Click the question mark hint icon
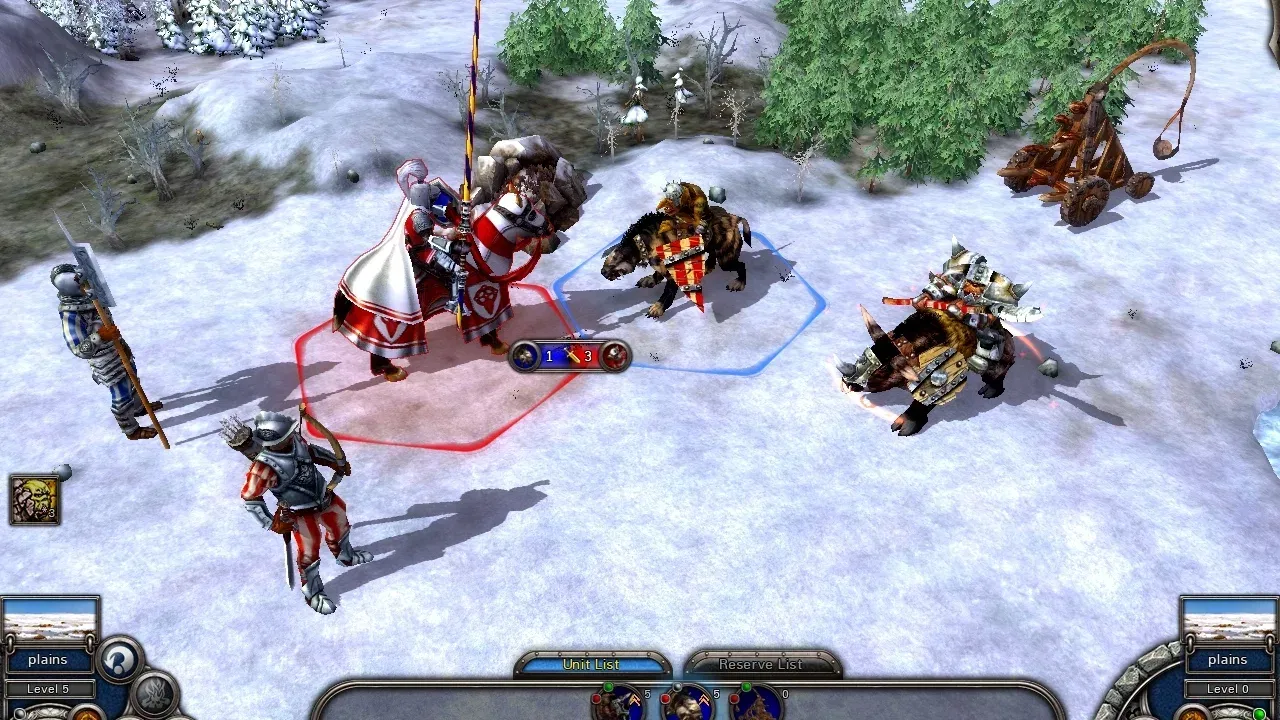This screenshot has width=1280, height=720. tap(118, 661)
